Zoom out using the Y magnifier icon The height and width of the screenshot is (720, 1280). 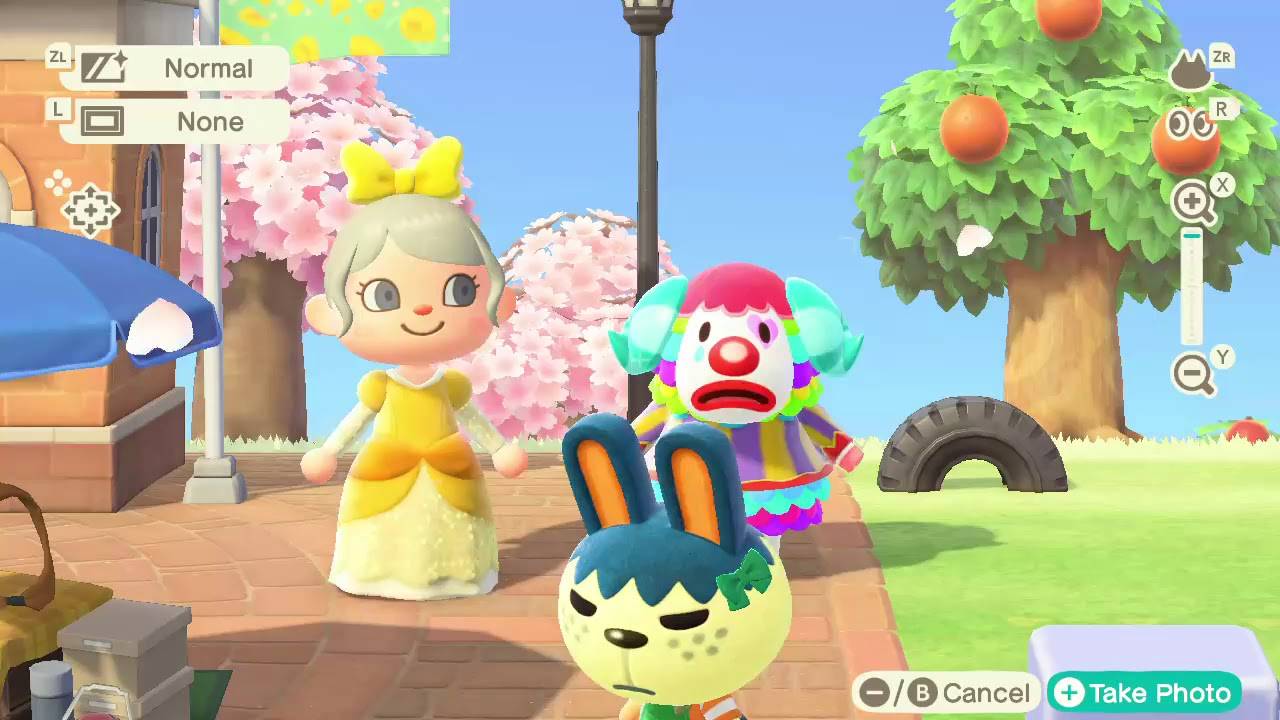point(1190,372)
